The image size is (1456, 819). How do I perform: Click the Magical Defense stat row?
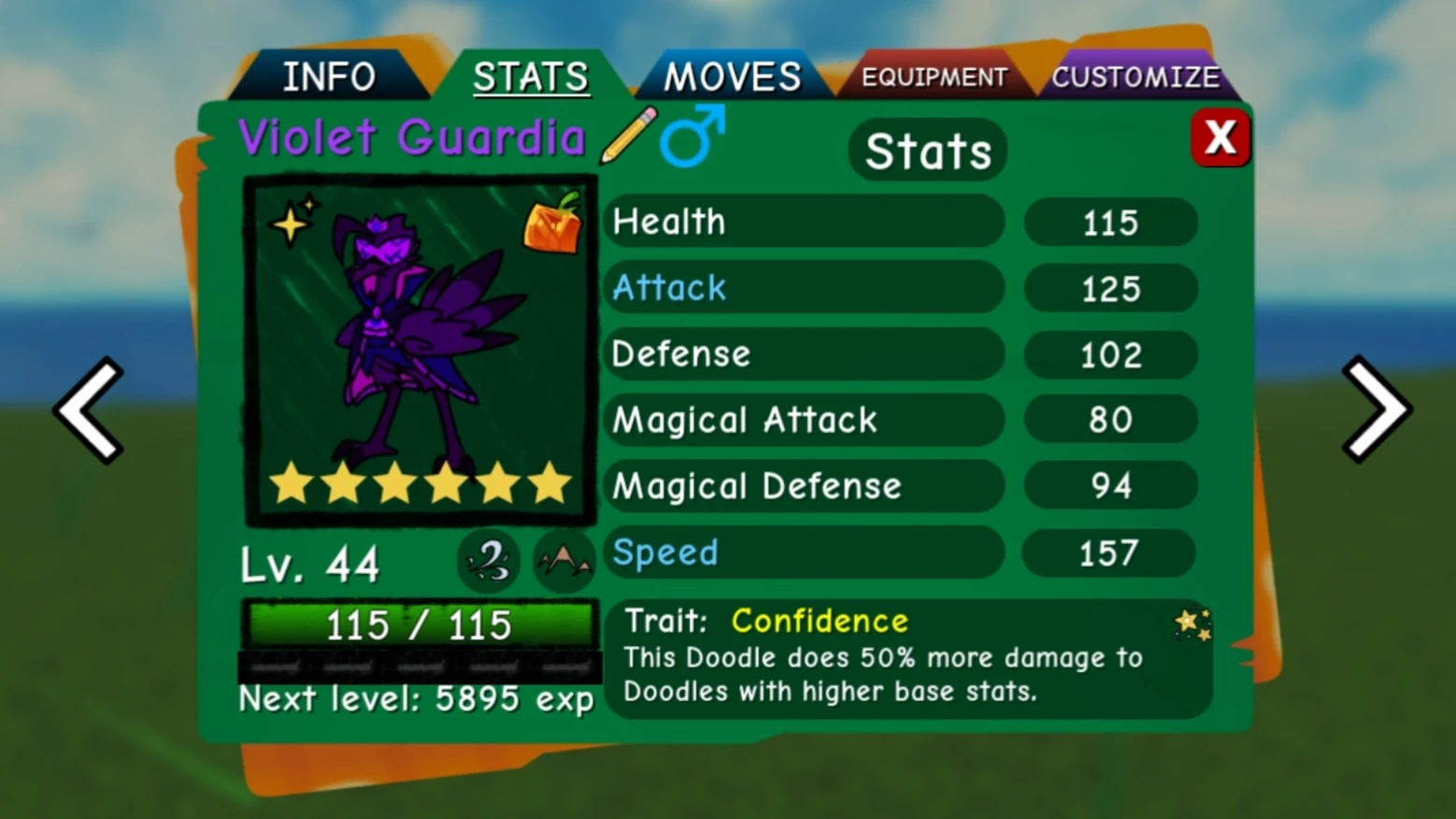[x=804, y=485]
